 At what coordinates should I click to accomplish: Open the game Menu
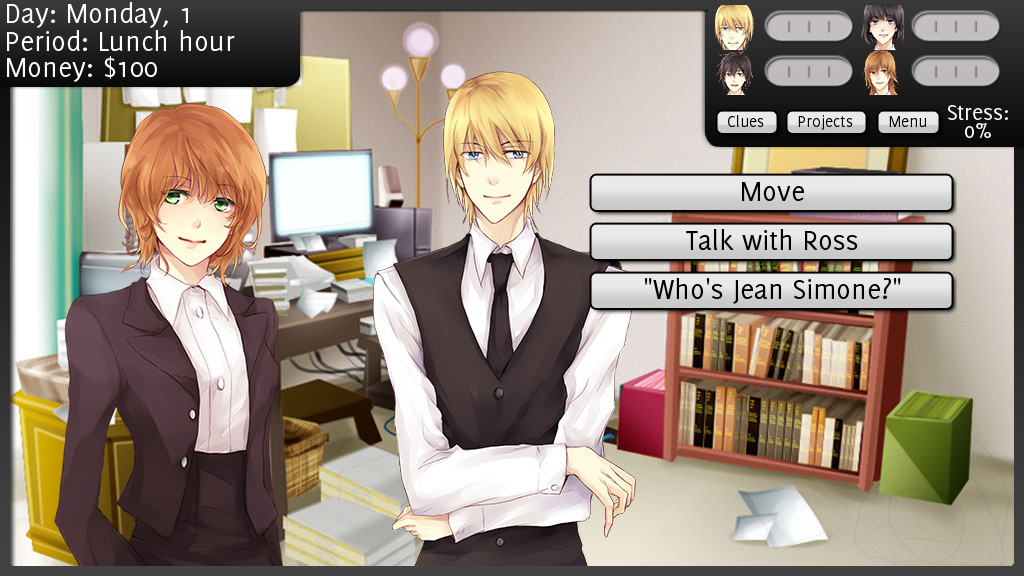pos(908,122)
